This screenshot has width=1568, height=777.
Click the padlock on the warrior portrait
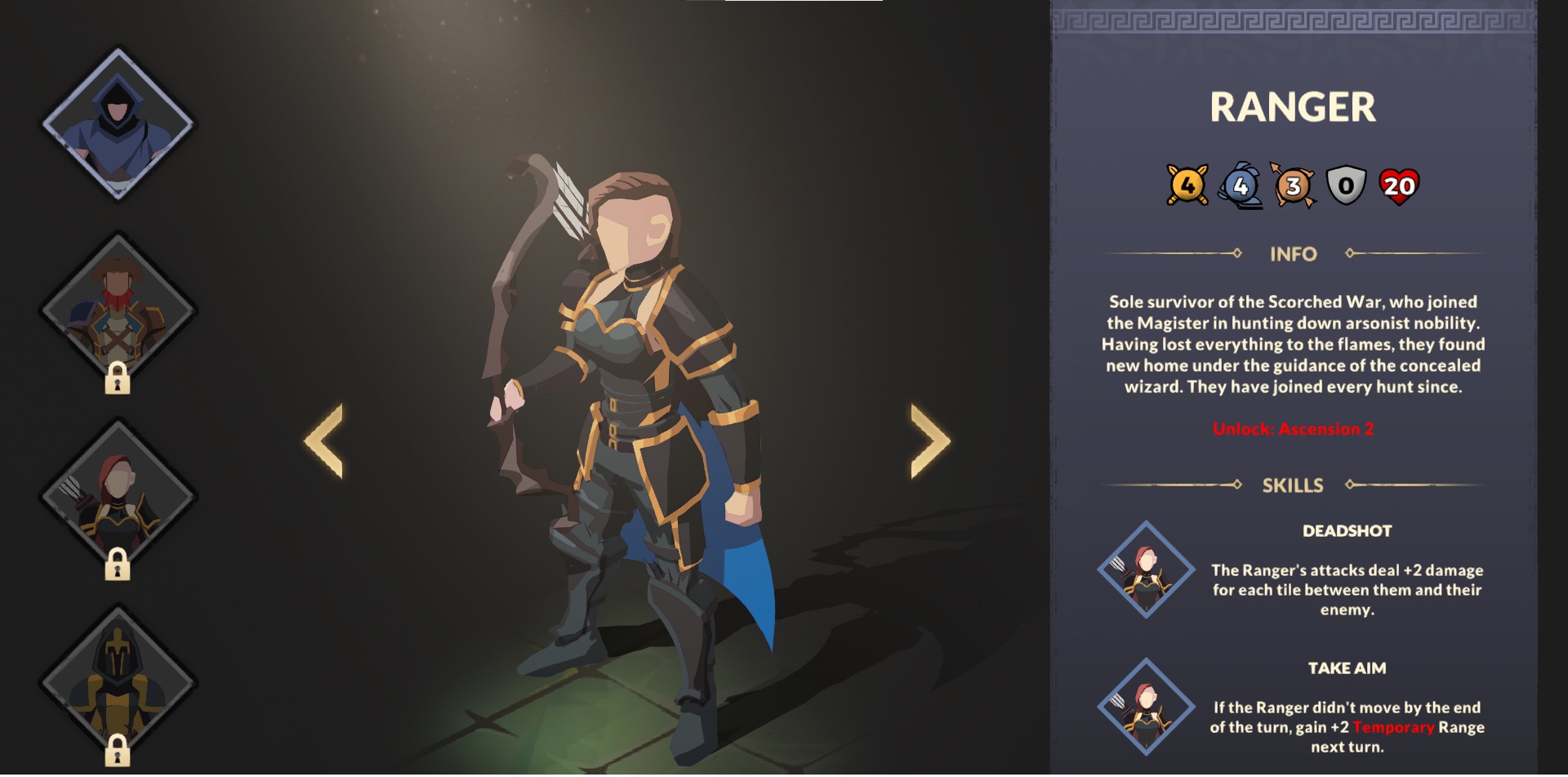(119, 381)
